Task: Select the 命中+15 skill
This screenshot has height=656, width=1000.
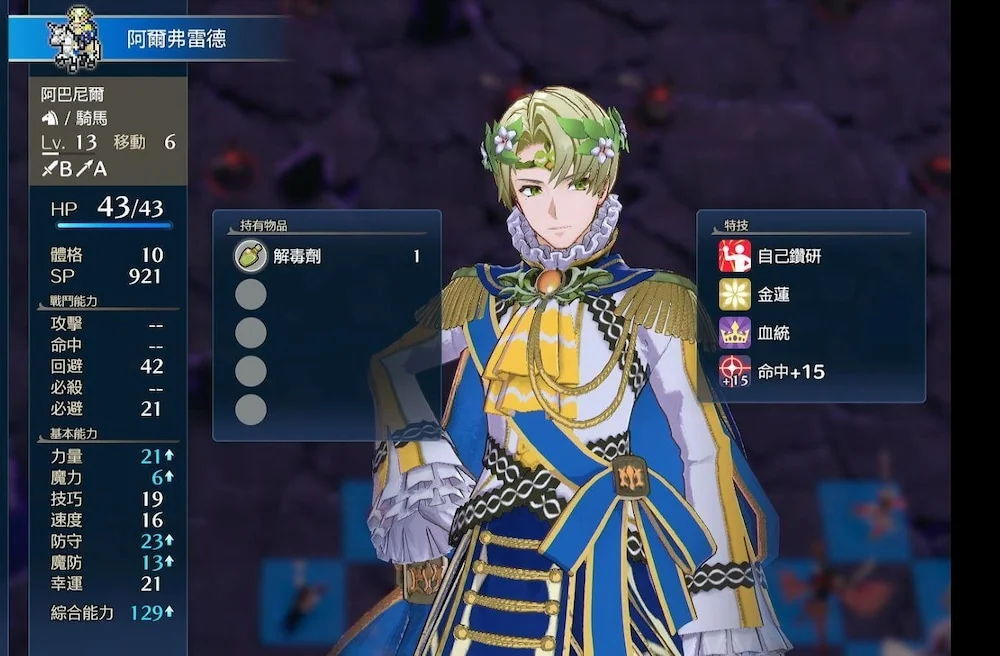Action: pyautogui.click(x=790, y=372)
